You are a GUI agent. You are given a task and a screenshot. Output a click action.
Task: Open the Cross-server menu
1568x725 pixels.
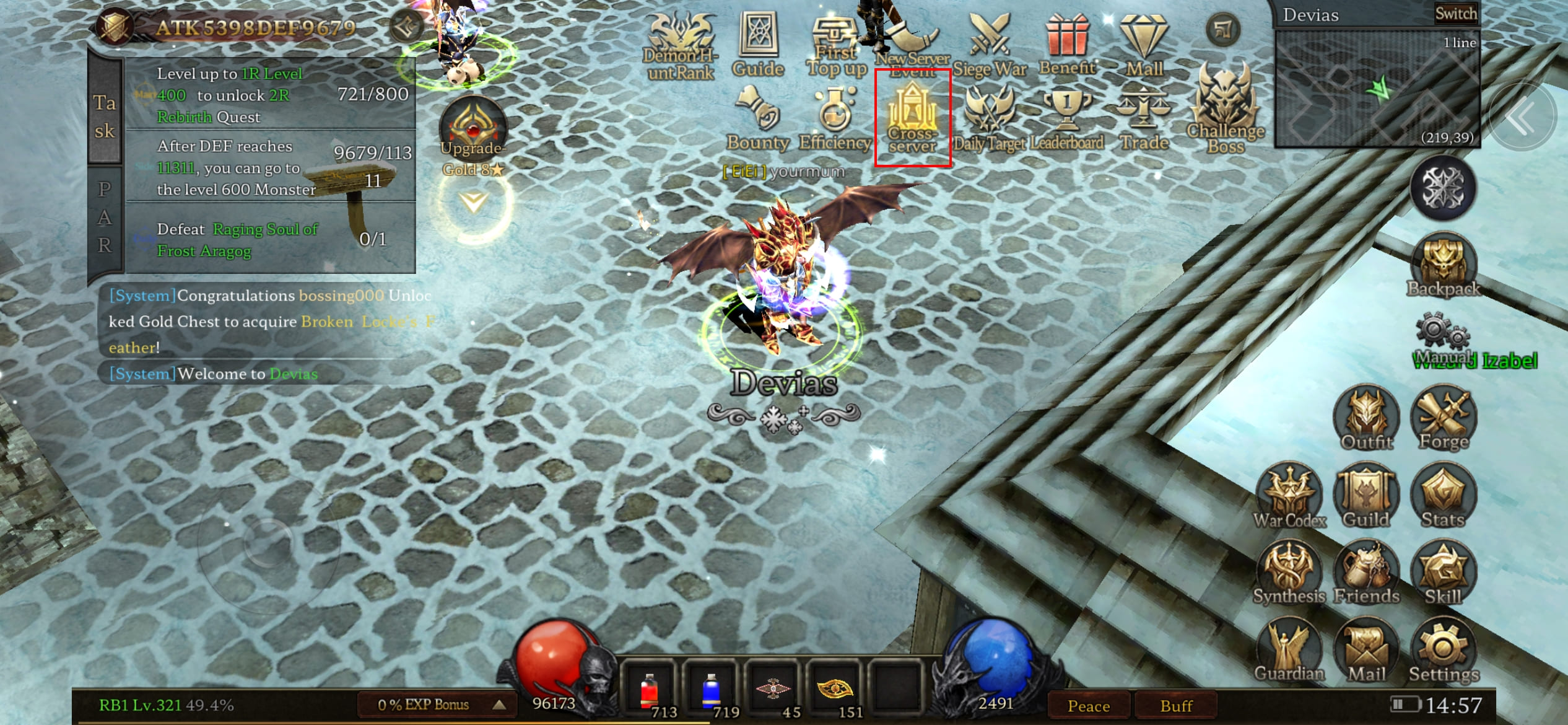912,118
